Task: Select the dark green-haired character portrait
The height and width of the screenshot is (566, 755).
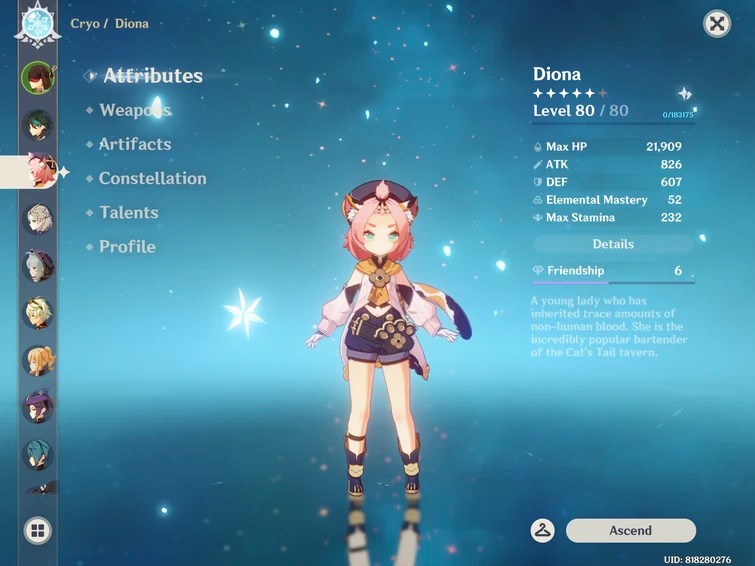Action: (38, 124)
